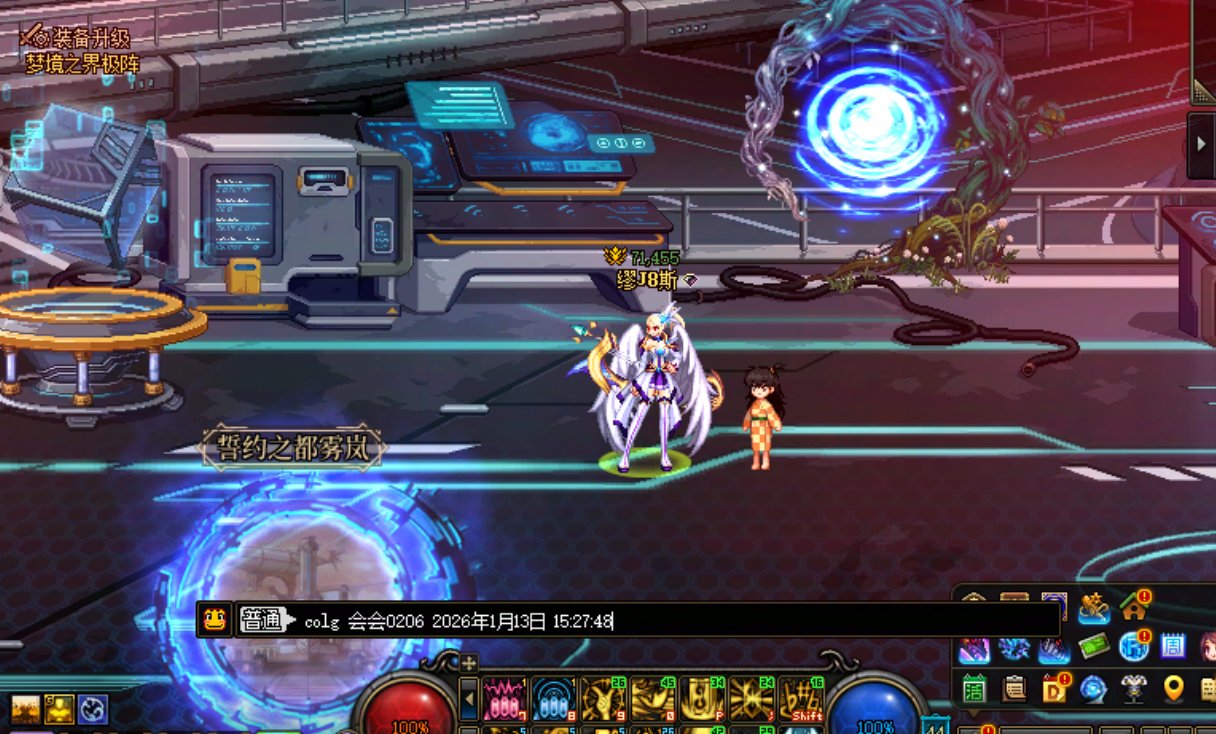
Task: Select the 装备升级 quest tracker entry
Action: (x=78, y=39)
